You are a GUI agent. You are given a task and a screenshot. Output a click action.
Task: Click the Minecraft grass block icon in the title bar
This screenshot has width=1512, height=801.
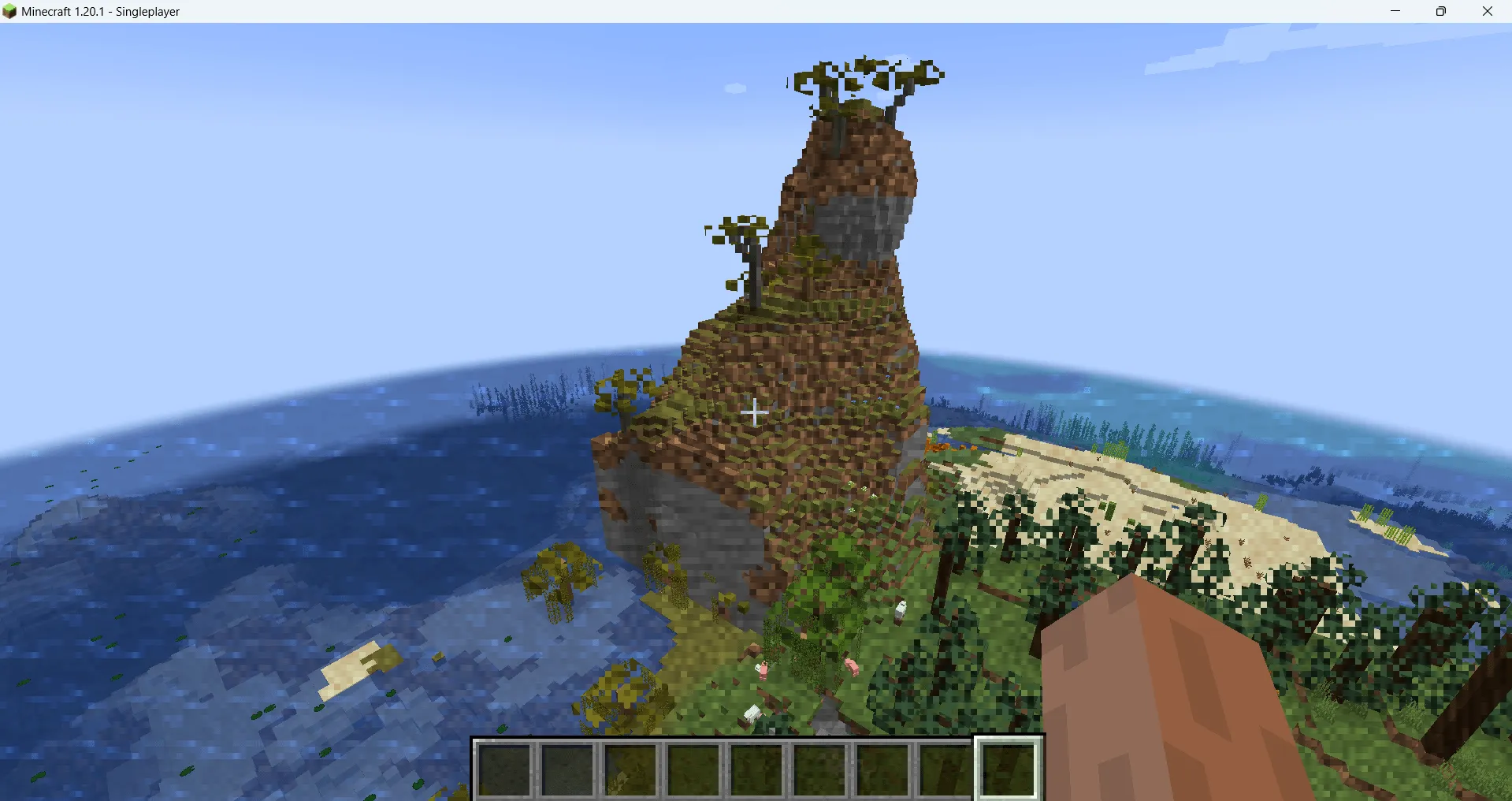pos(9,11)
